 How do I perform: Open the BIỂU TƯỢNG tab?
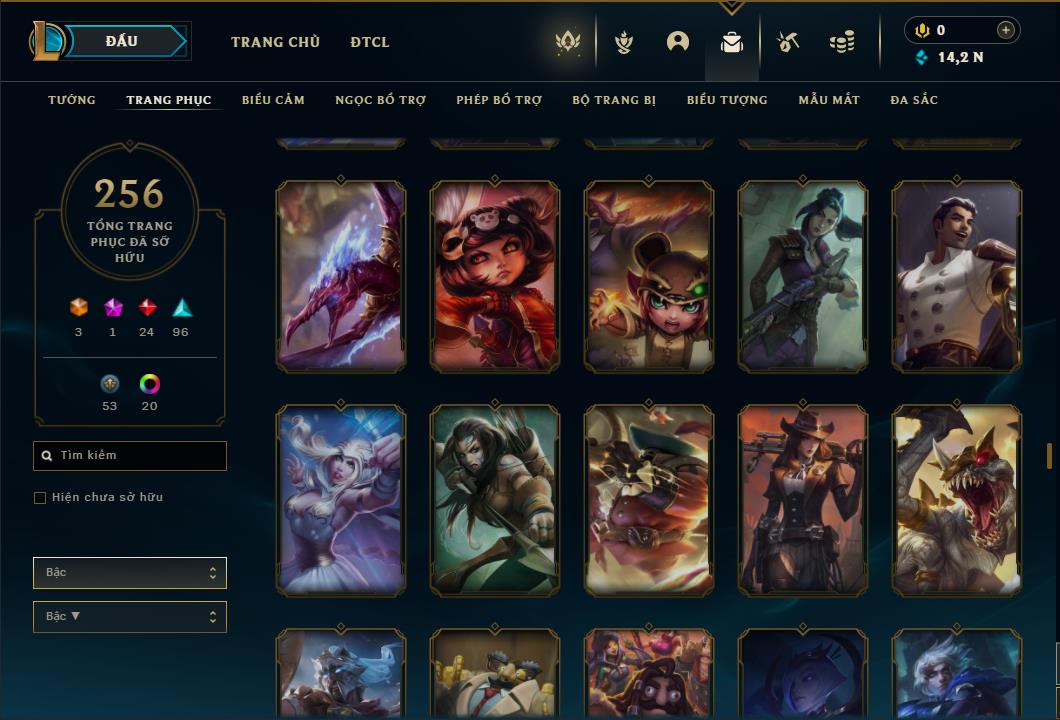(727, 100)
